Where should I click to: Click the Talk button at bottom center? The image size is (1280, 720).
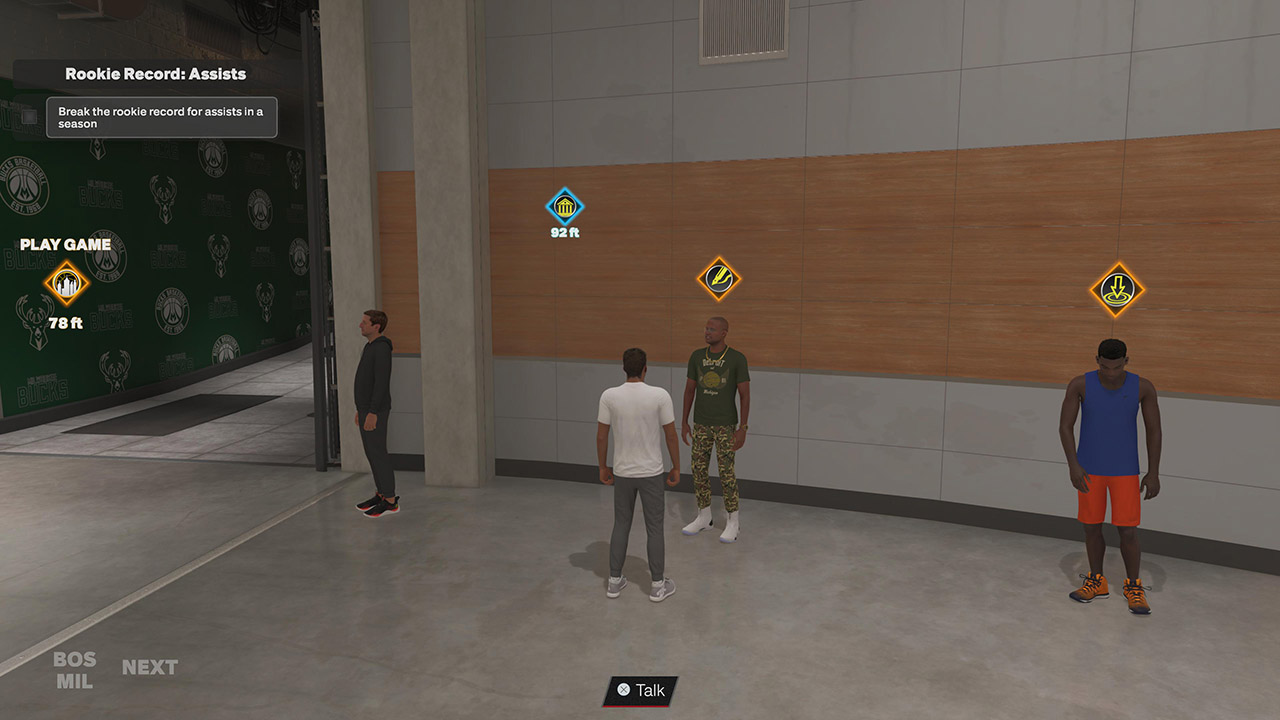638,691
